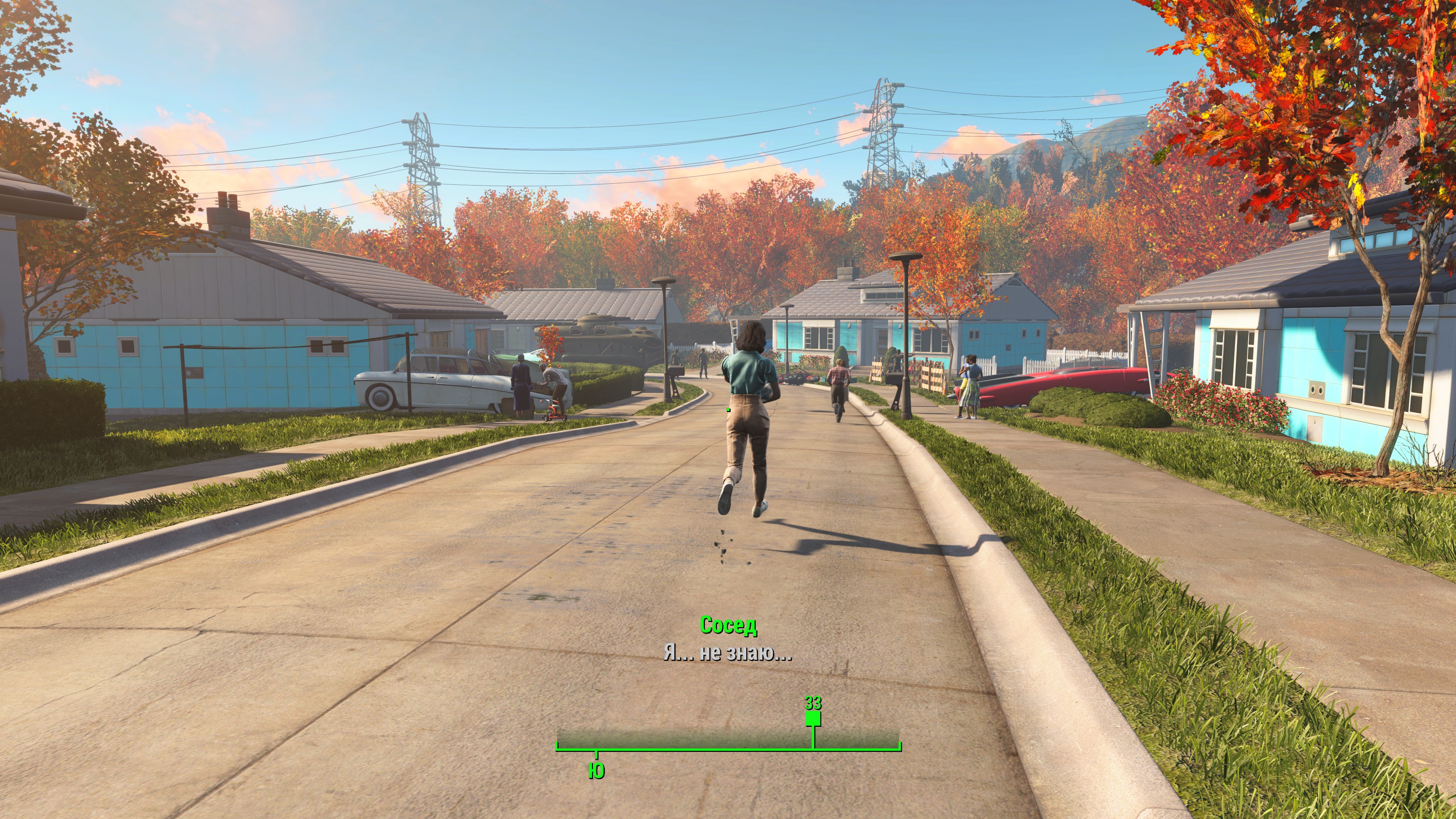Click the green quest marker on the compass
Screen dimensions: 1456x819
point(813,719)
